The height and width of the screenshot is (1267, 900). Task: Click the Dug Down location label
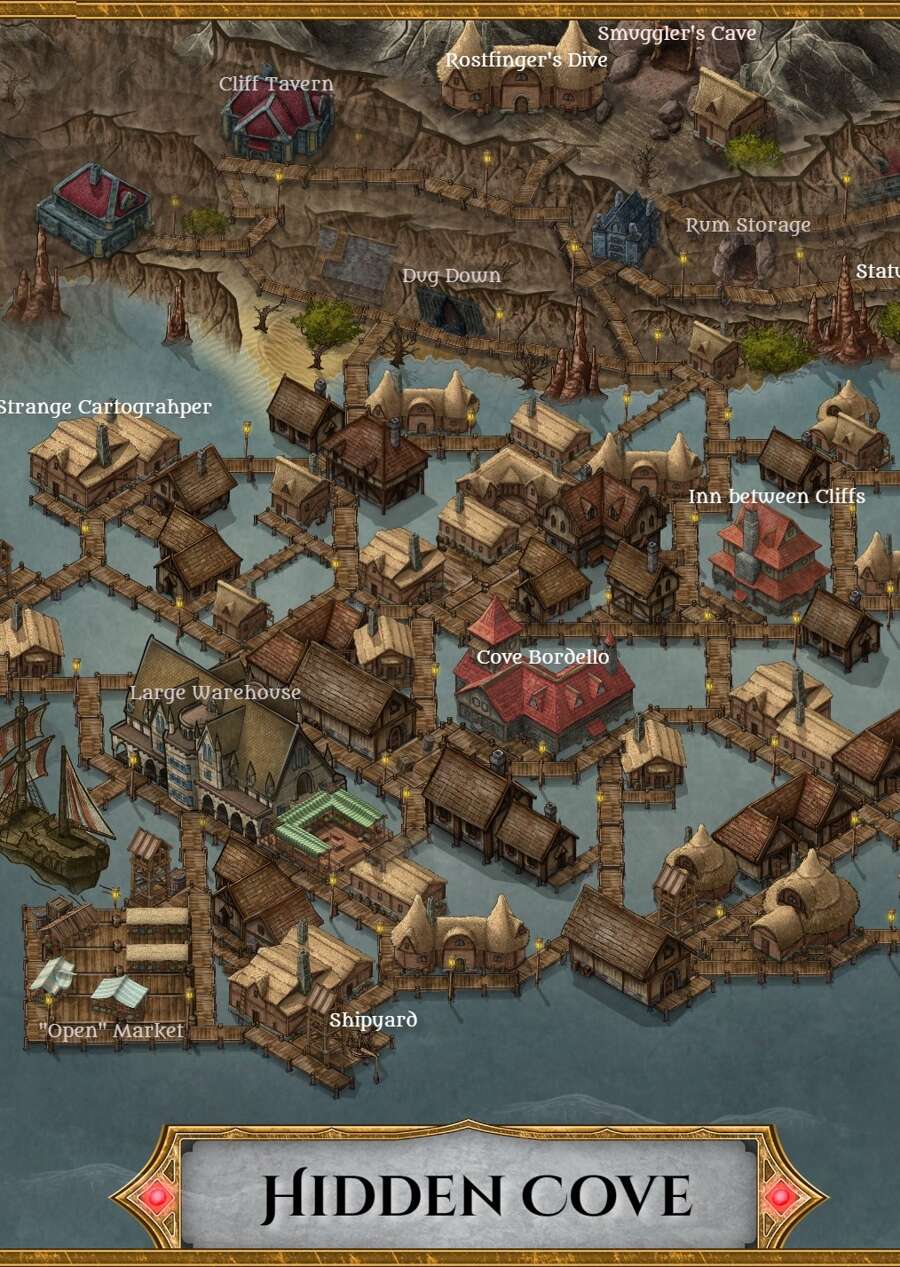click(x=451, y=275)
